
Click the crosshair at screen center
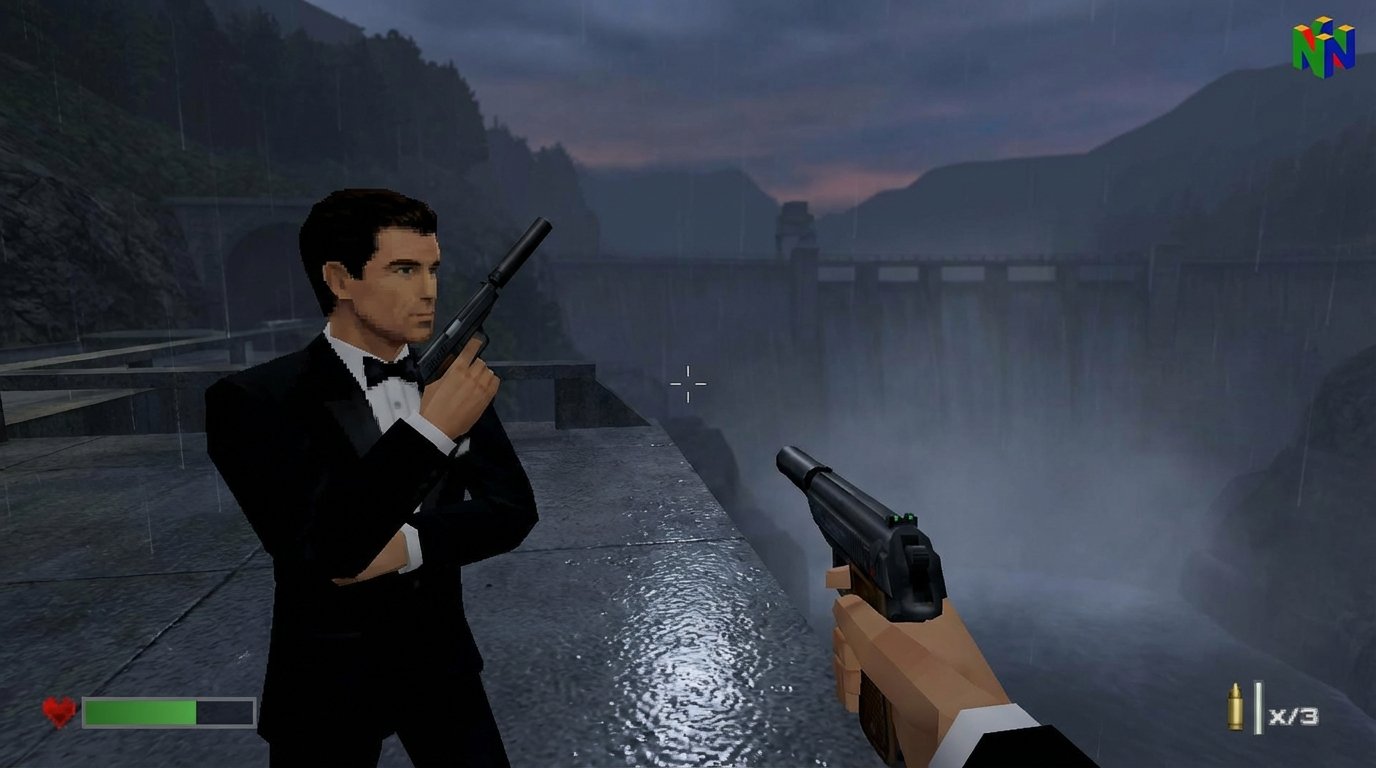pyautogui.click(x=687, y=381)
